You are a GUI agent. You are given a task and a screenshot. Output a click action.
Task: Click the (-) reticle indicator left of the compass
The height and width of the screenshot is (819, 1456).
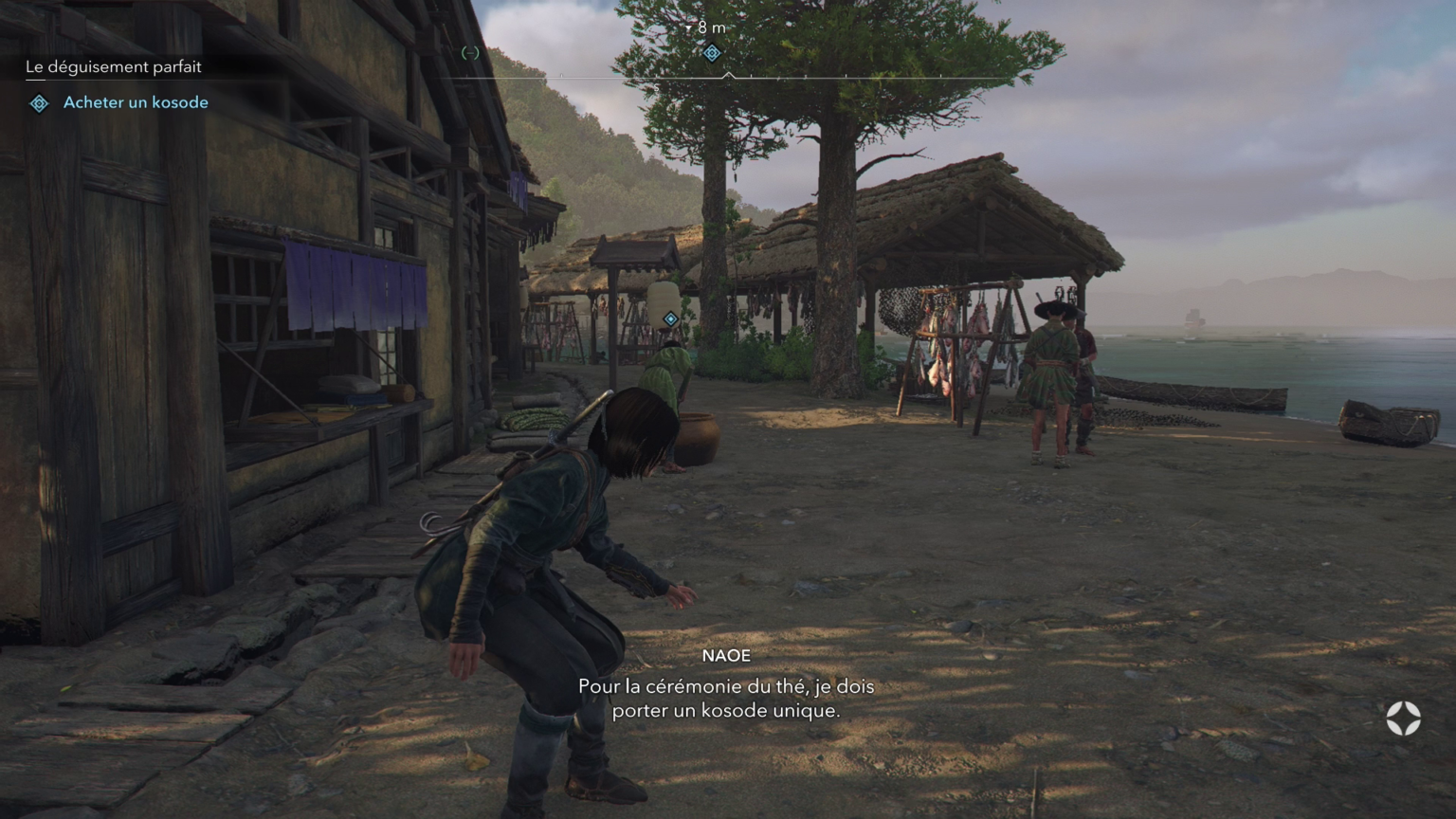click(x=468, y=53)
